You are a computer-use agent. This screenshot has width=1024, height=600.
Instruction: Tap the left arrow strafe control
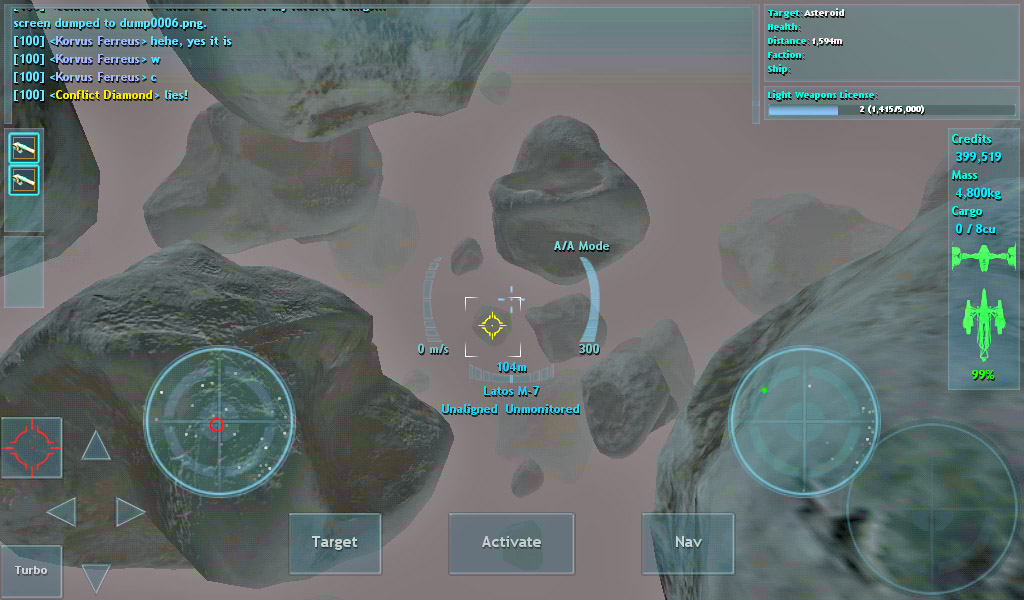62,513
